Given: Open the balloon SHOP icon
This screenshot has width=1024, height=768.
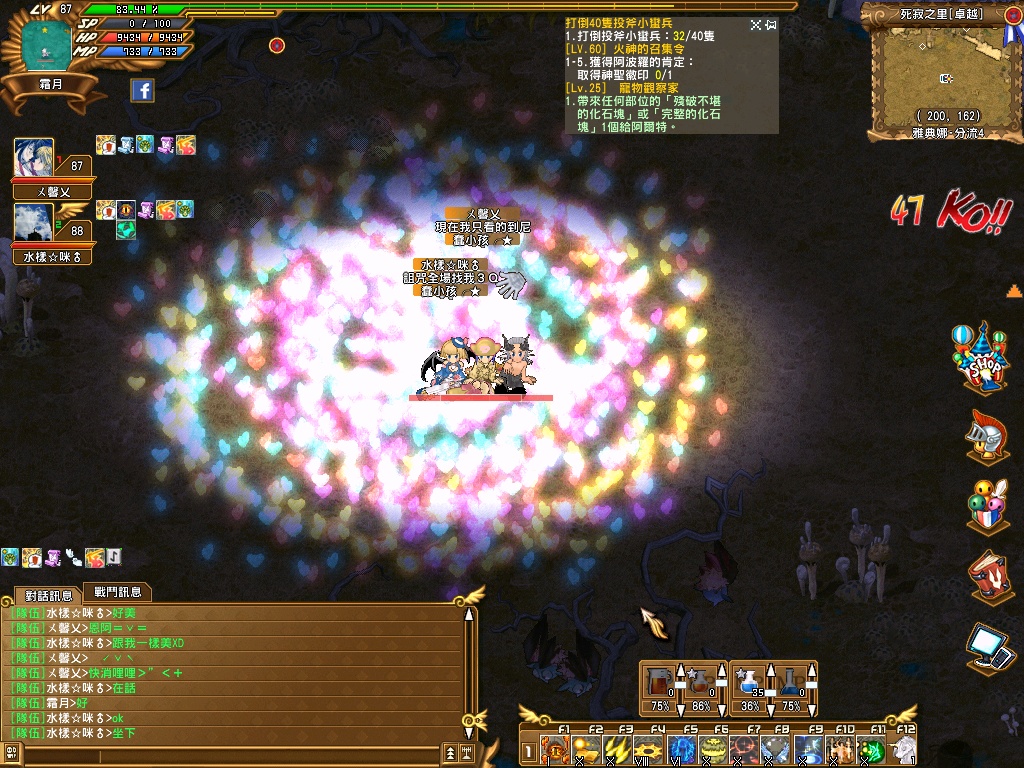Looking at the screenshot, I should tap(985, 357).
